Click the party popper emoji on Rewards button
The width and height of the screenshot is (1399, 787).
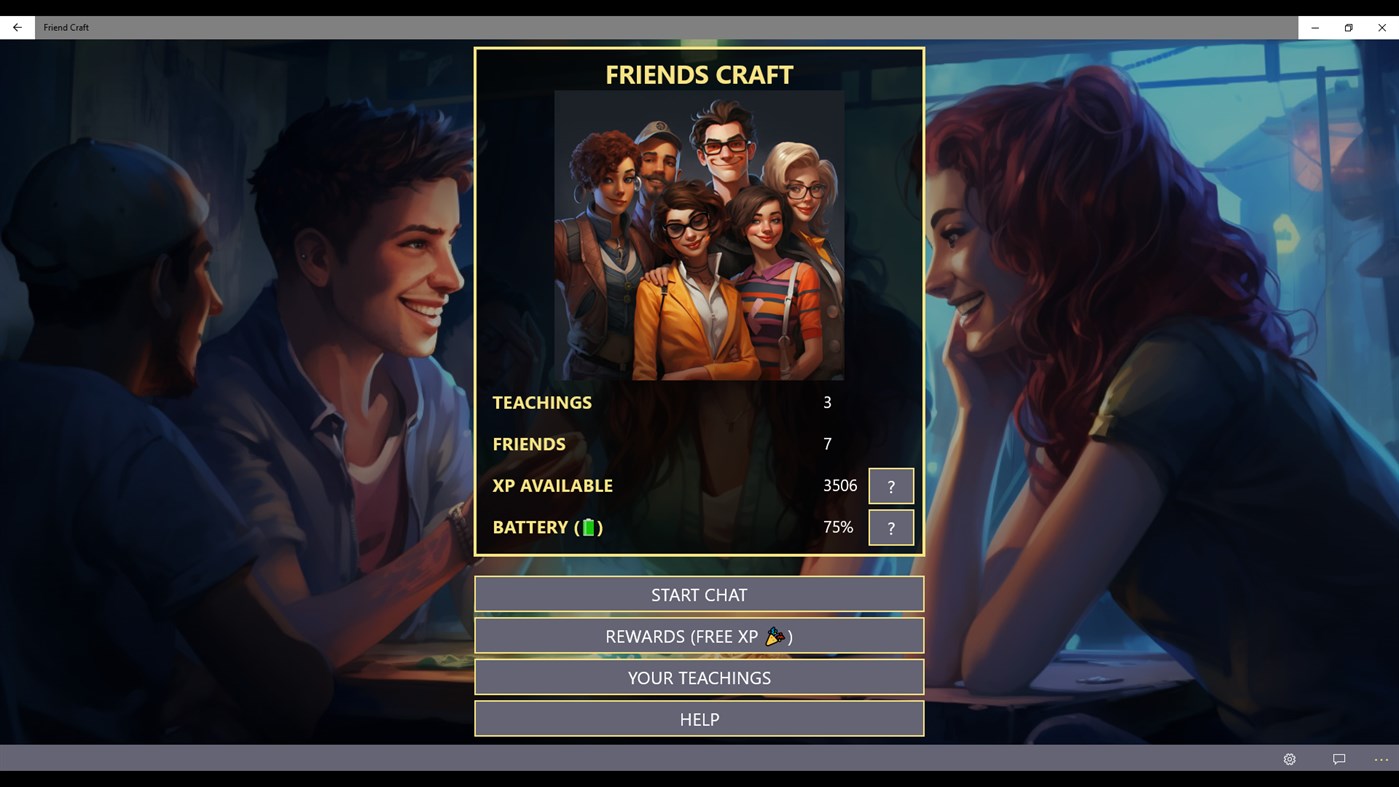coord(773,635)
